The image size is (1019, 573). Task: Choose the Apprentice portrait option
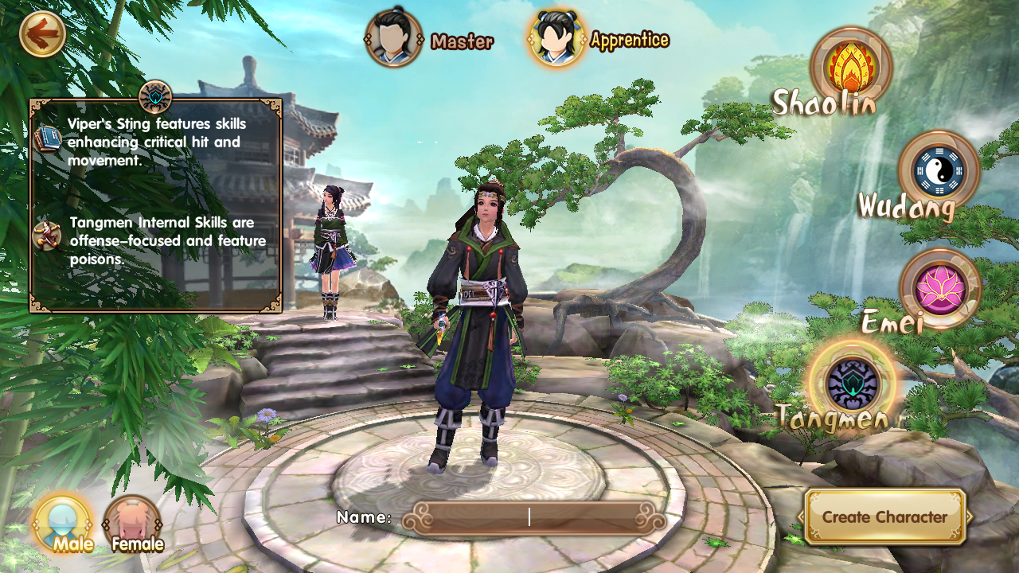pos(557,39)
